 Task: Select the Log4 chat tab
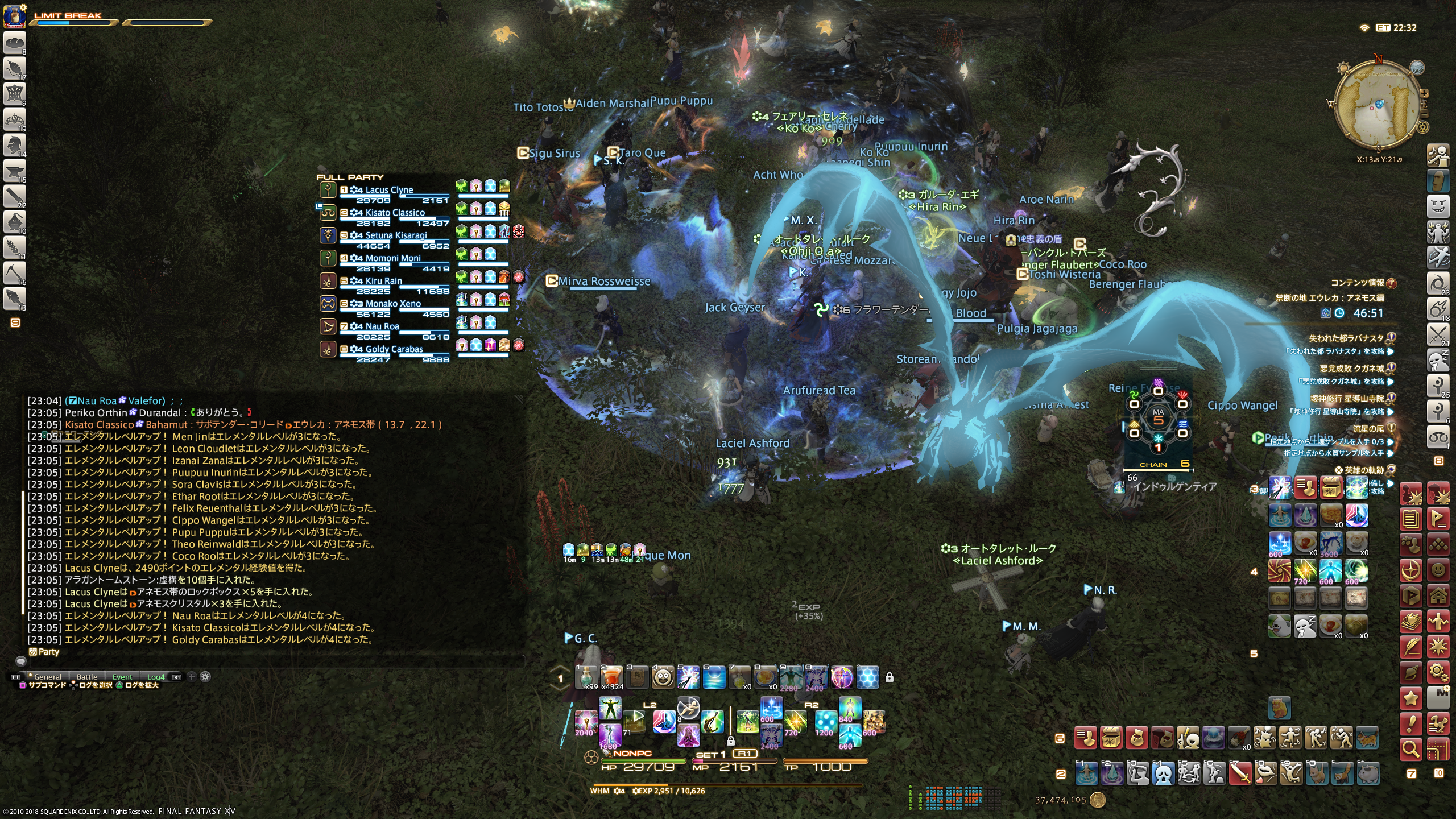(156, 677)
